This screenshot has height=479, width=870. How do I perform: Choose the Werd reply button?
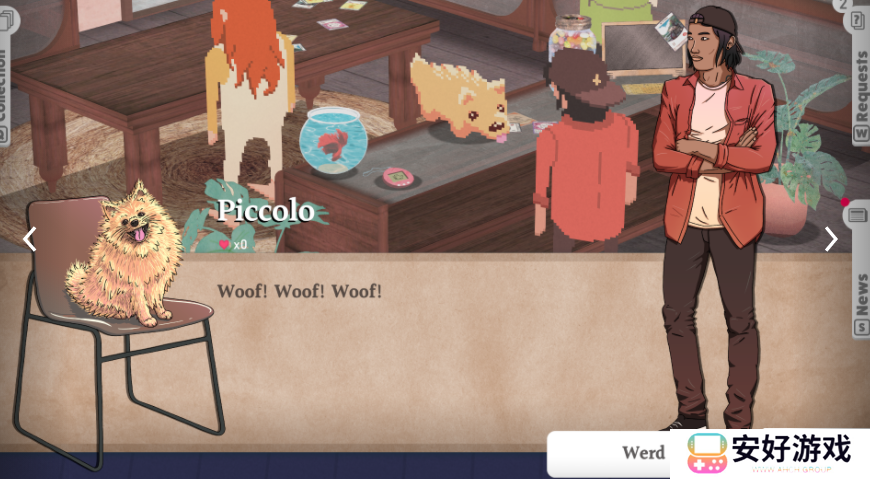click(612, 453)
